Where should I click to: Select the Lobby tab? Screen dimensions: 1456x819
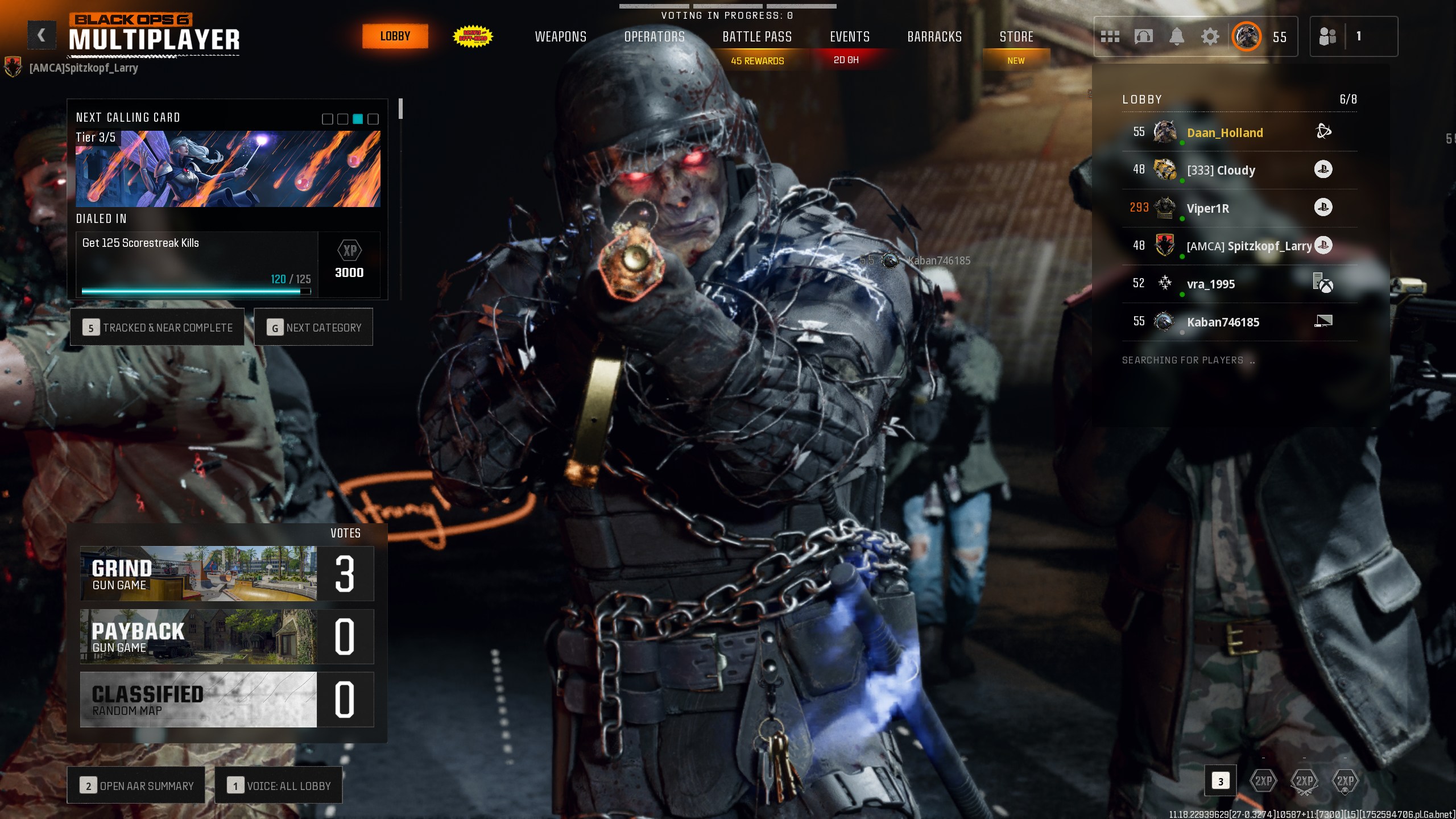pyautogui.click(x=395, y=36)
